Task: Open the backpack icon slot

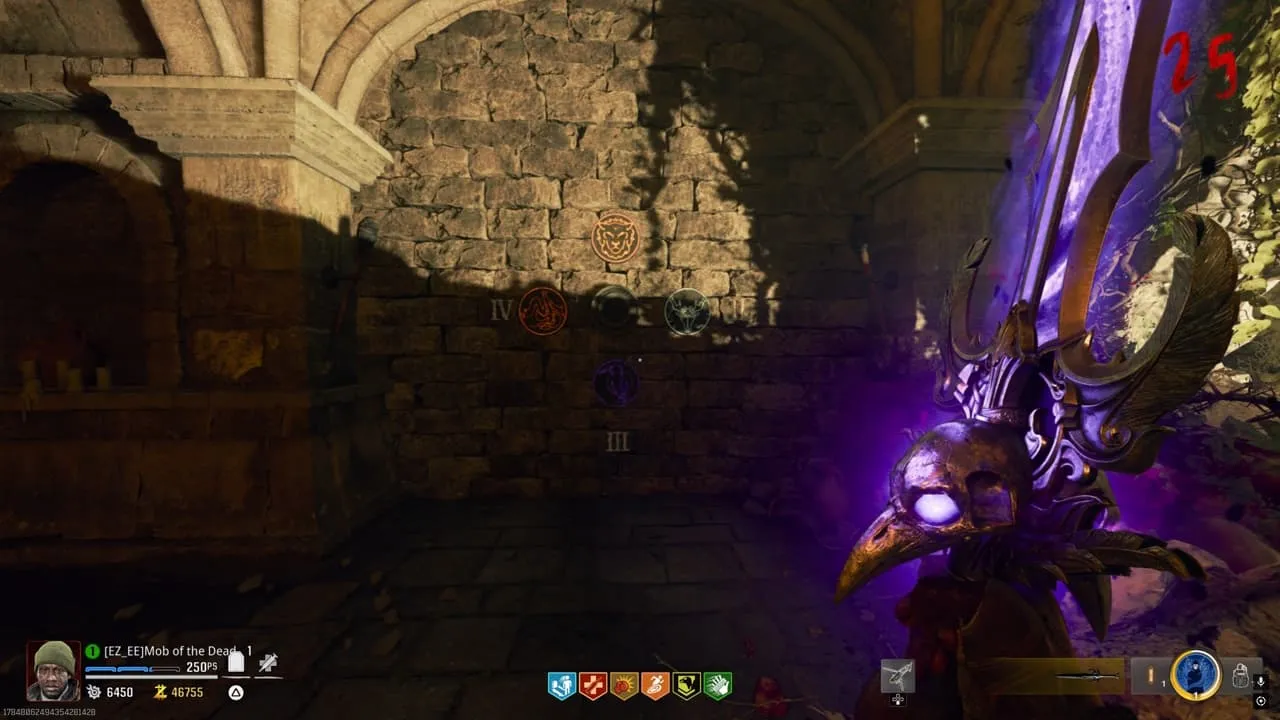Action: coord(1240,676)
